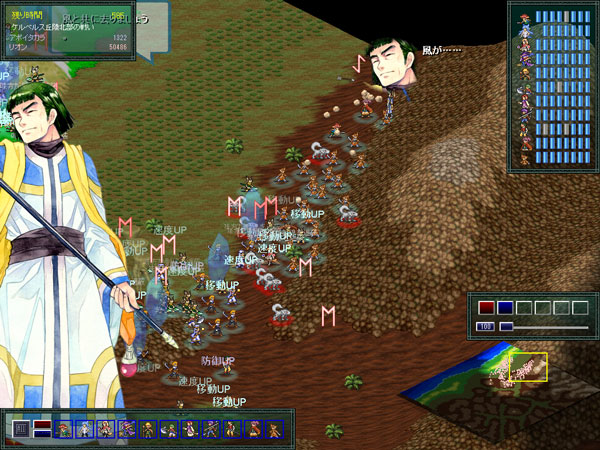Image resolution: width=600 pixels, height=450 pixels.
Task: Select the red-haired unit portrait in bottom bar
Action: click(x=64, y=429)
